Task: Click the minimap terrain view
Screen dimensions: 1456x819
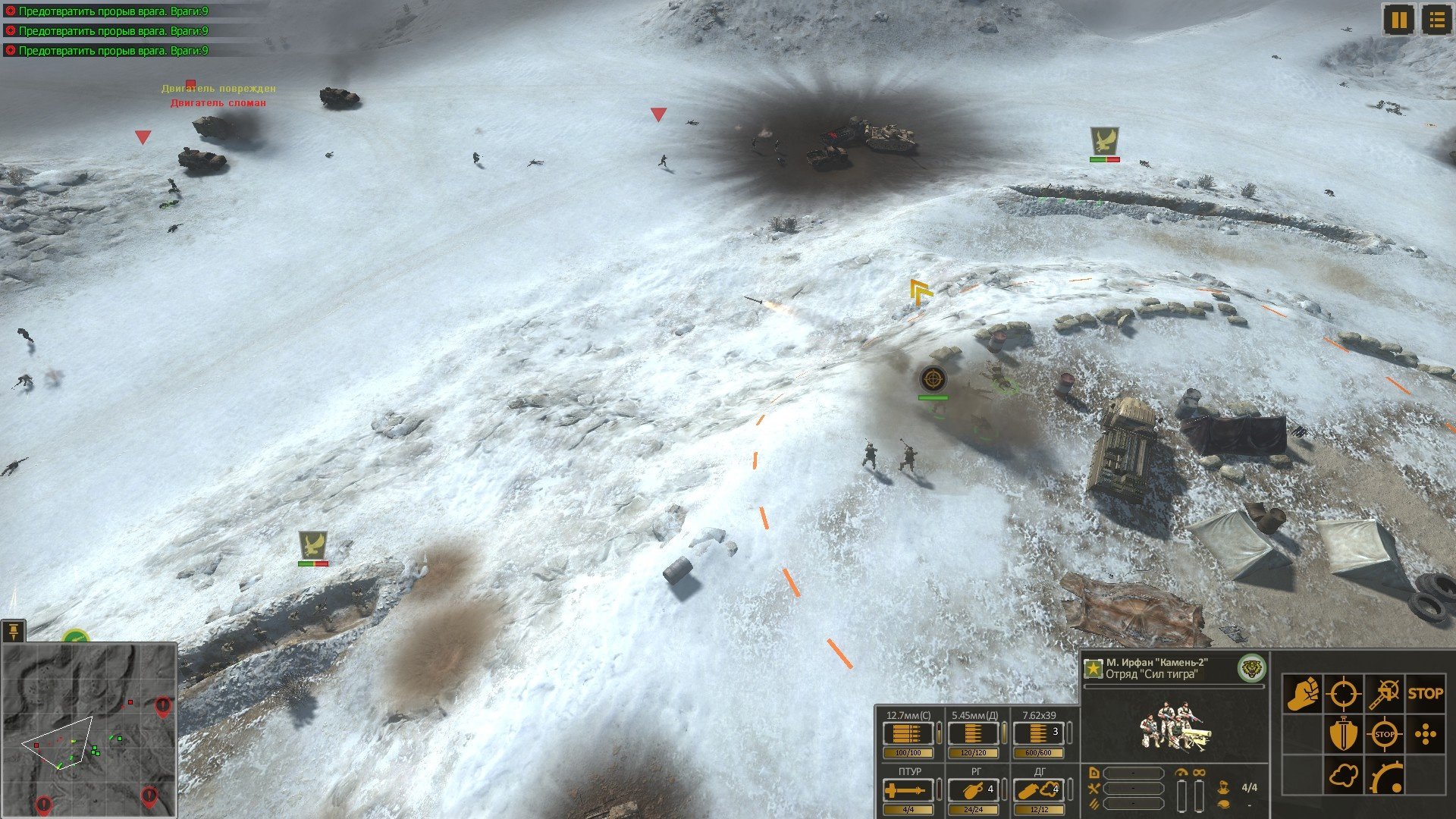Action: (x=89, y=730)
